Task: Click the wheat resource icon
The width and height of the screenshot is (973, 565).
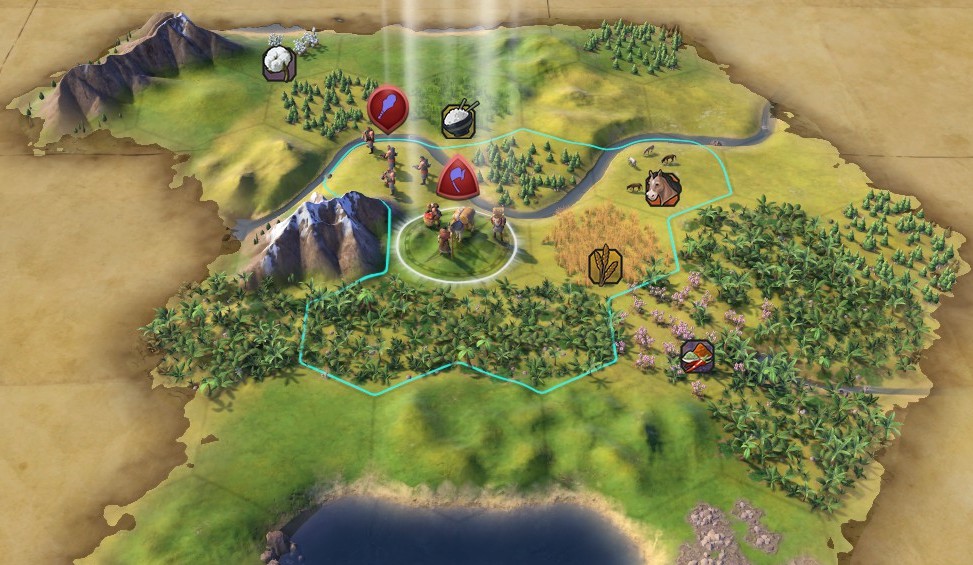Action: tap(605, 264)
